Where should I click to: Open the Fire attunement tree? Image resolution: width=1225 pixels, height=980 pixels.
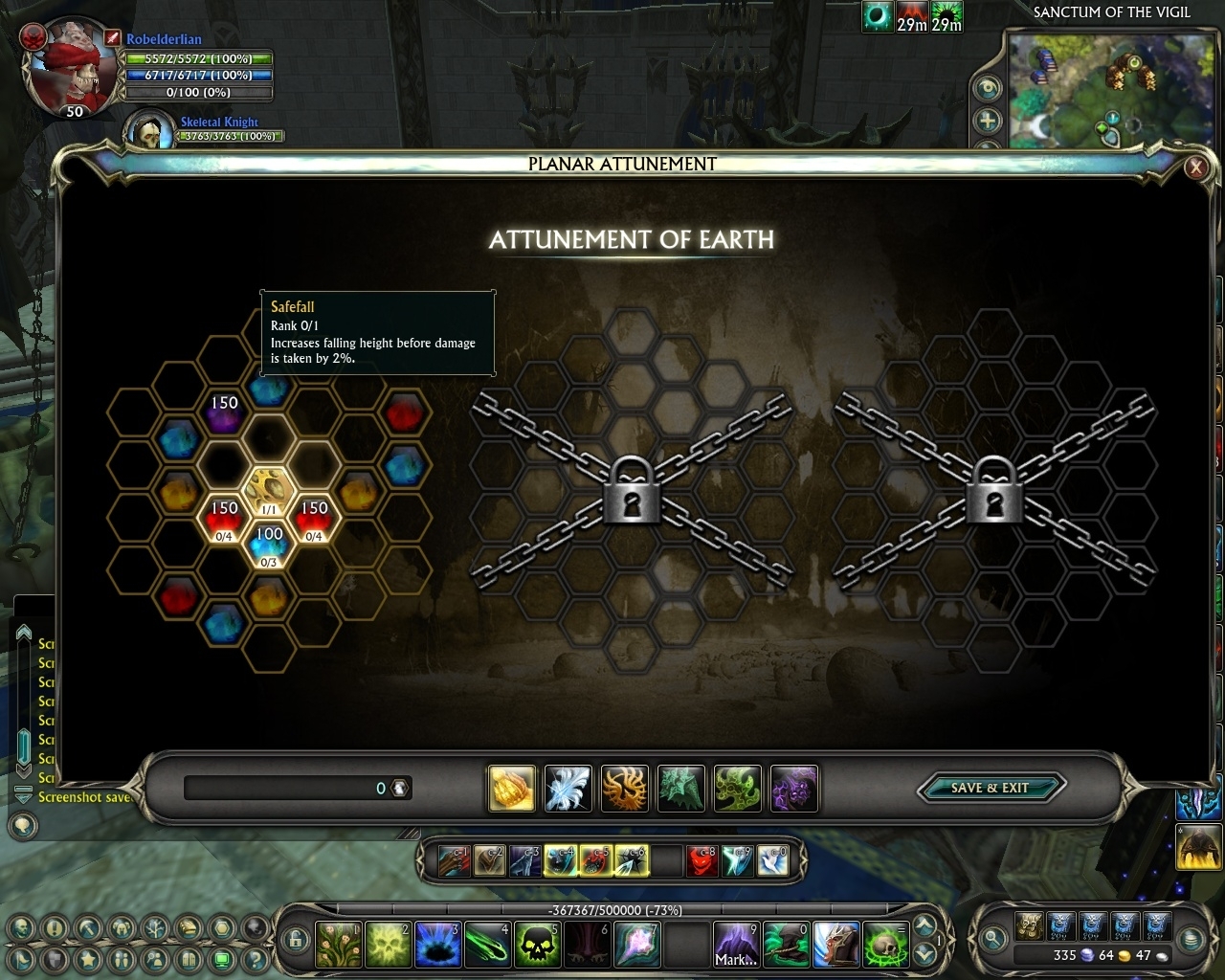(625, 788)
